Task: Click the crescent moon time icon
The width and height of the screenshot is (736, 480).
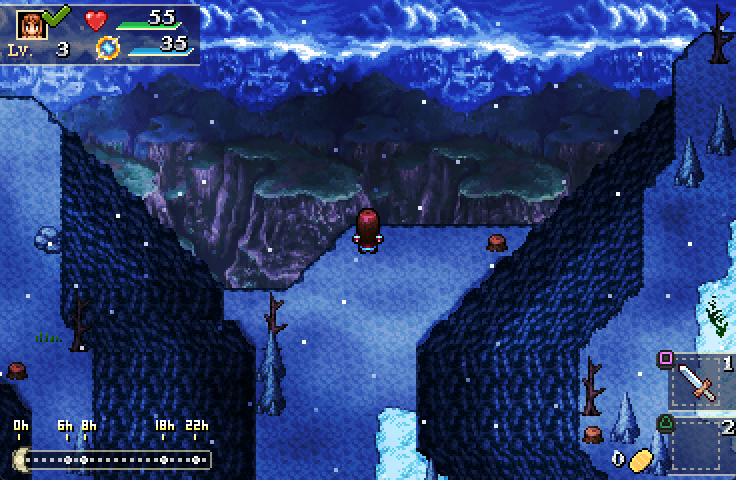Action: tap(19, 459)
